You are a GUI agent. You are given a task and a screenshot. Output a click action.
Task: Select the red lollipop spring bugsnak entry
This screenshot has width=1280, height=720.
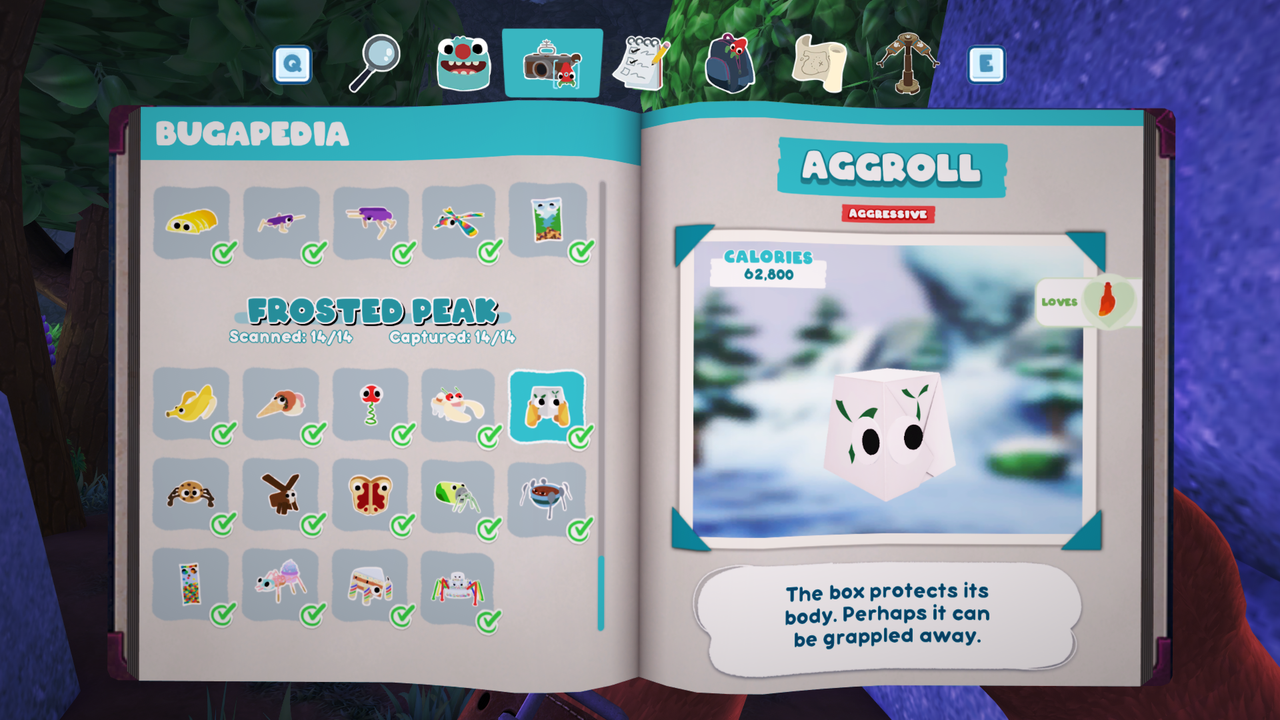click(x=370, y=404)
